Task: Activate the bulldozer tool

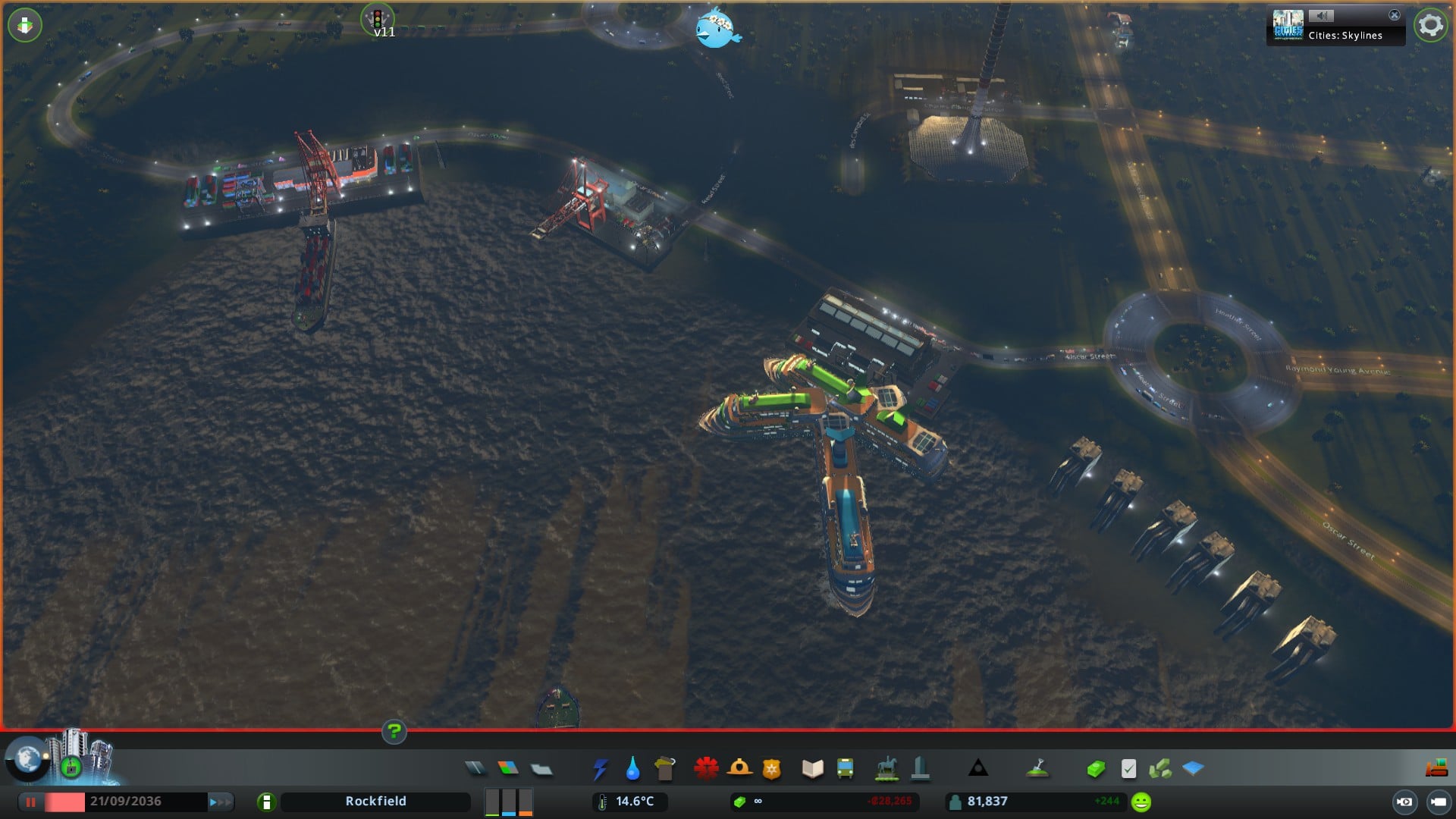Action: pyautogui.click(x=1436, y=769)
